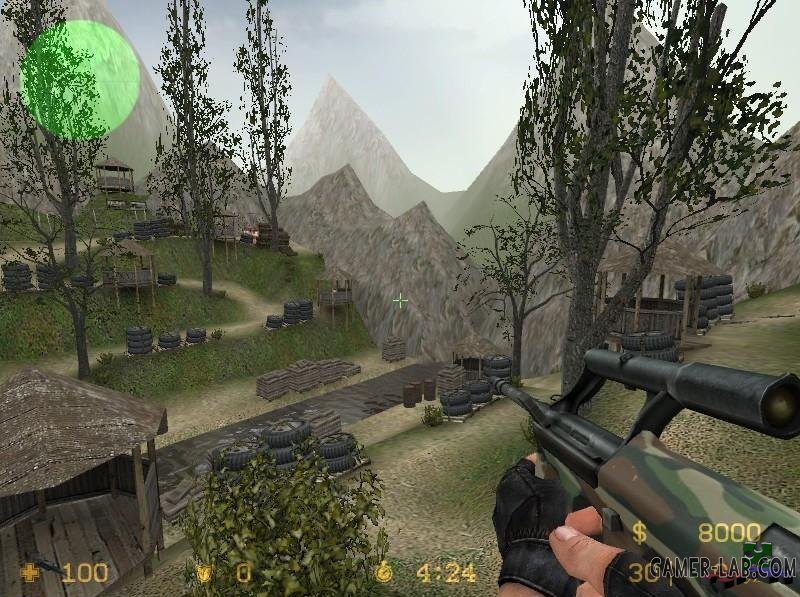Click the kevlar armor shield icon

click(205, 574)
